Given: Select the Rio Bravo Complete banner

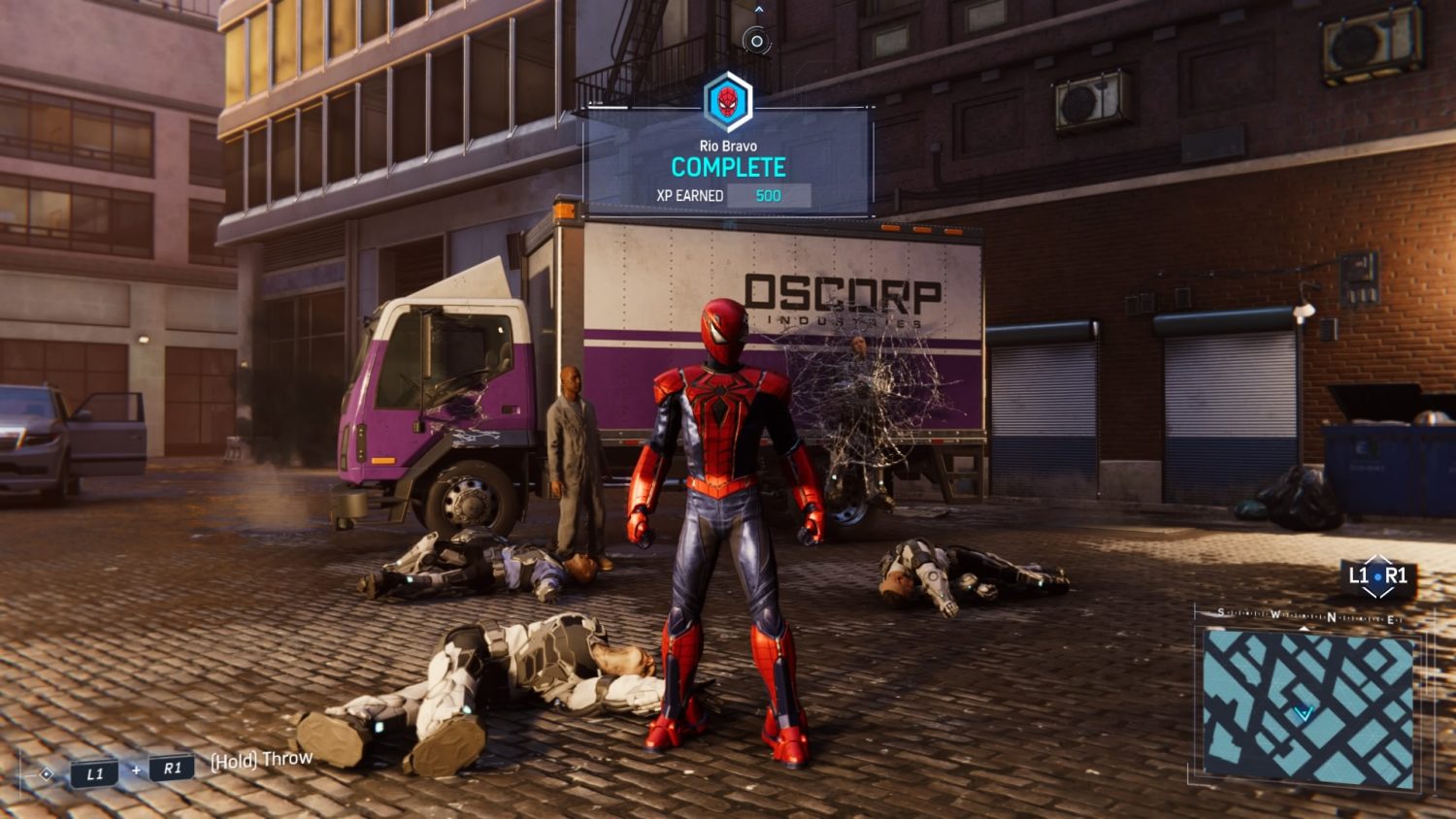Looking at the screenshot, I should [x=728, y=168].
